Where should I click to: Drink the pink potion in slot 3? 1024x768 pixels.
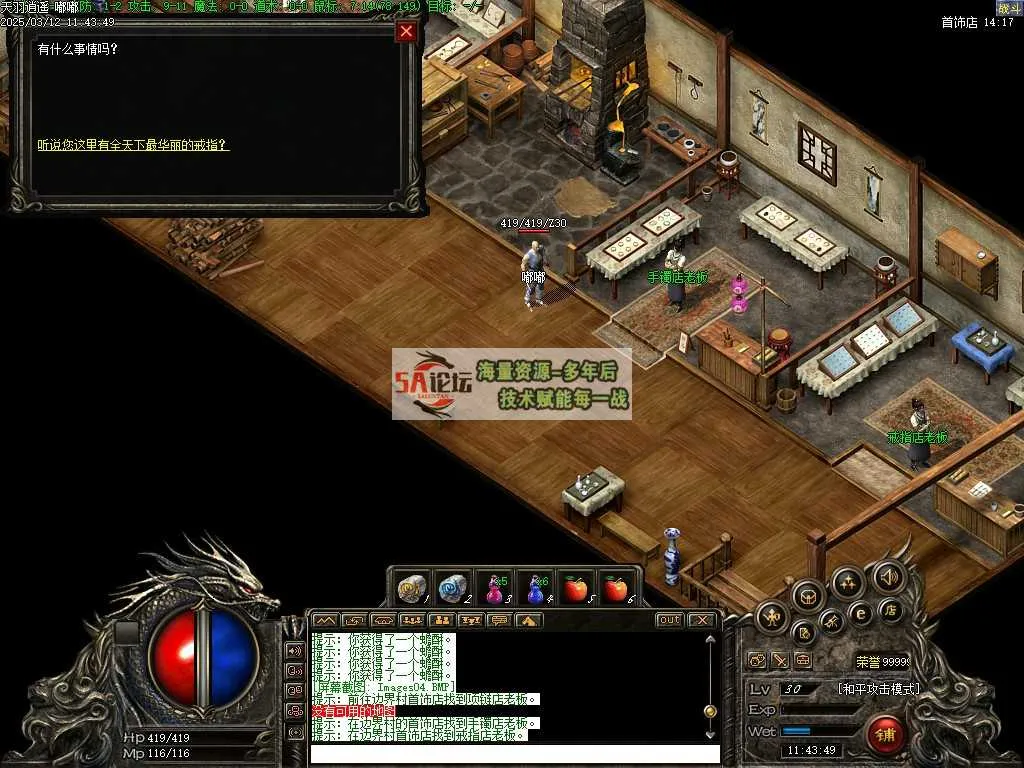(x=494, y=589)
